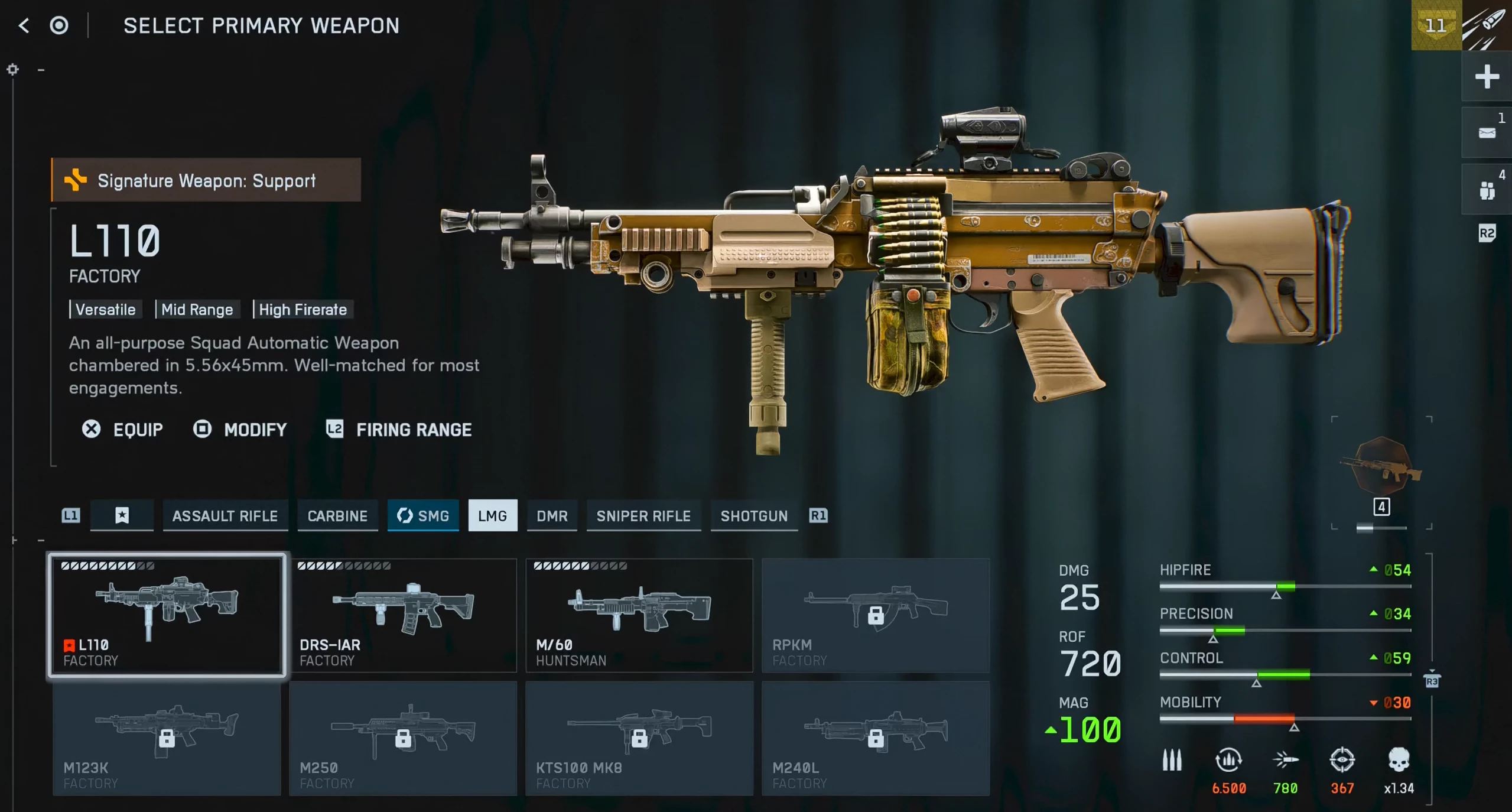This screenshot has width=1512, height=812.
Task: Select the LMG weapon tab
Action: pos(492,516)
